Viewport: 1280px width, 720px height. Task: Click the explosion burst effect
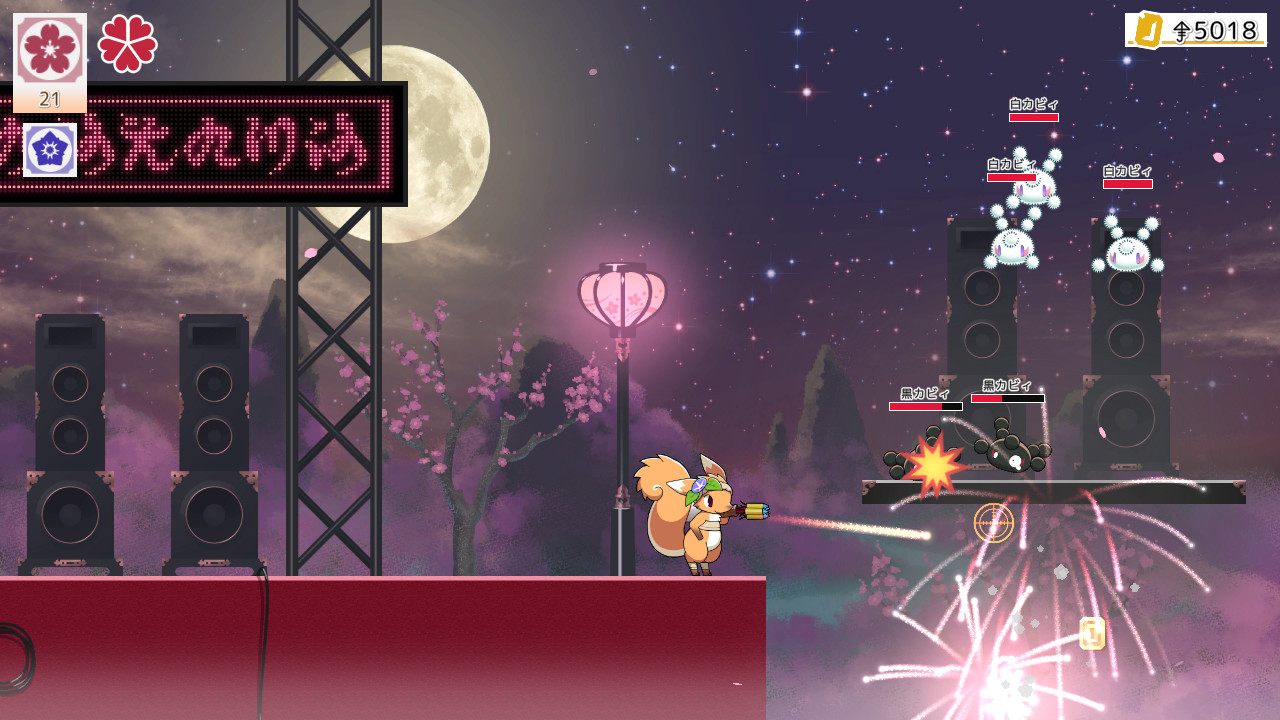(x=932, y=465)
